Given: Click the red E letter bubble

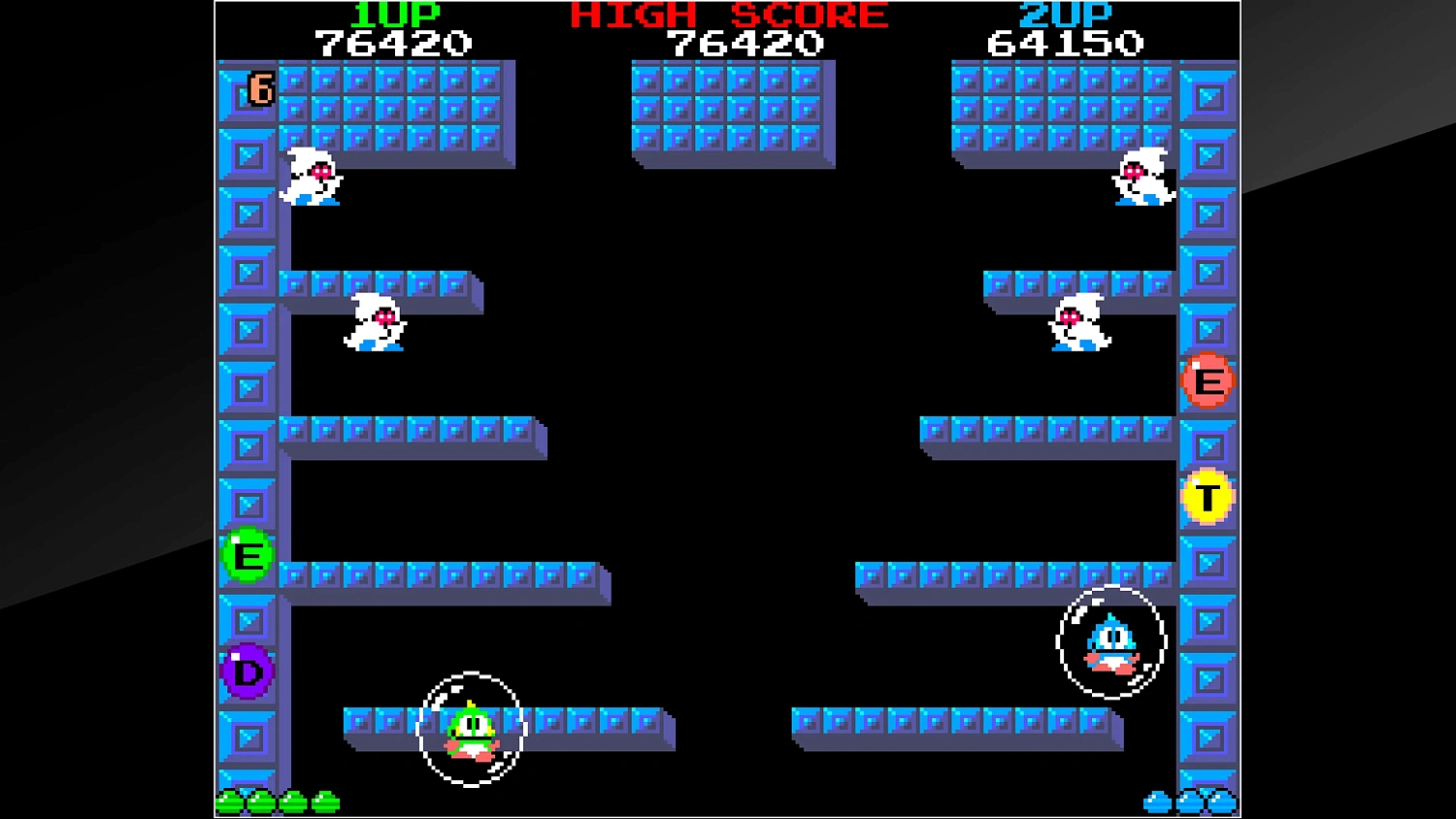Looking at the screenshot, I should pos(1208,379).
